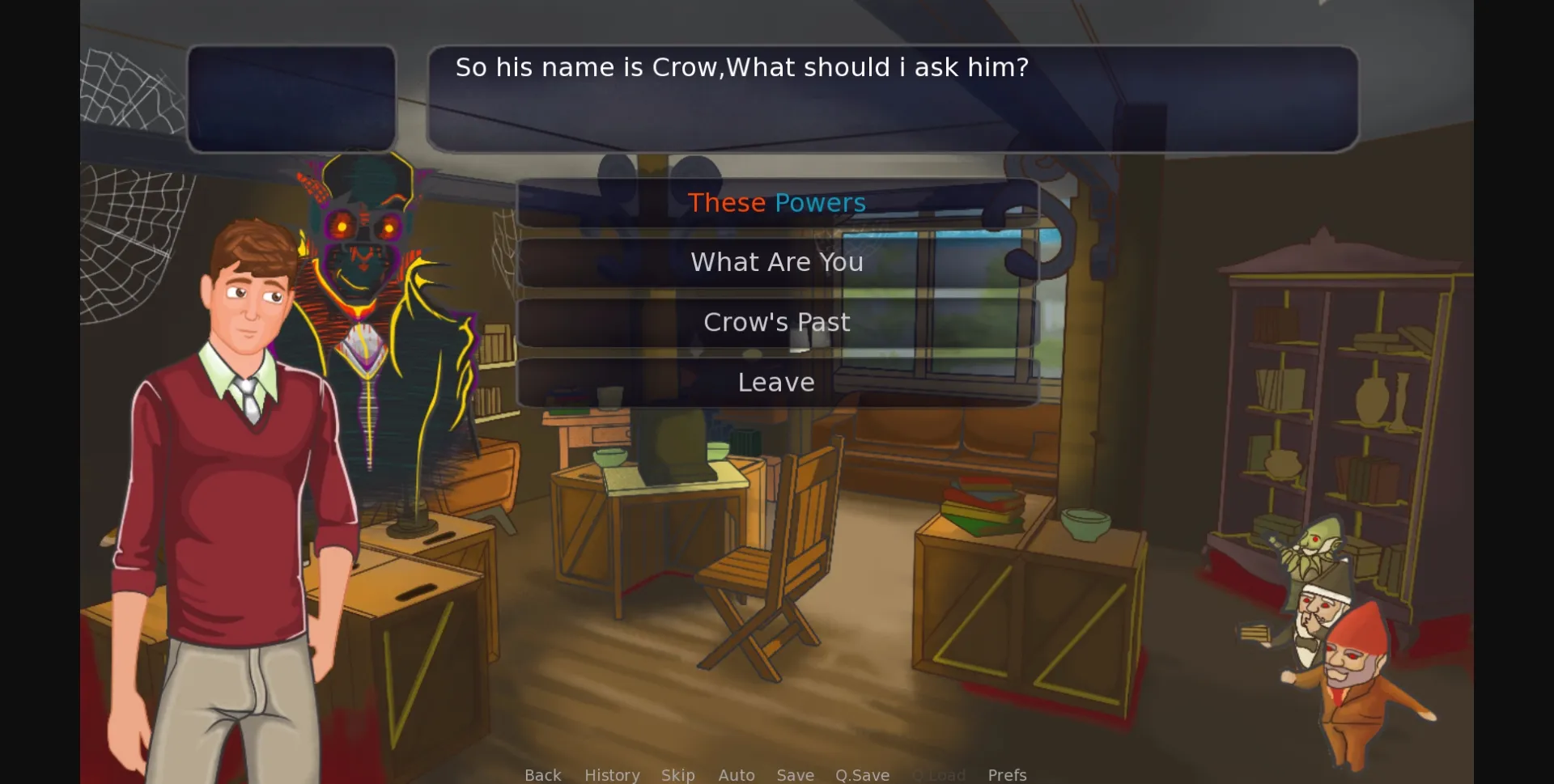Click the highlighted "These Powers" option text
The height and width of the screenshot is (784, 1554).
pos(776,202)
